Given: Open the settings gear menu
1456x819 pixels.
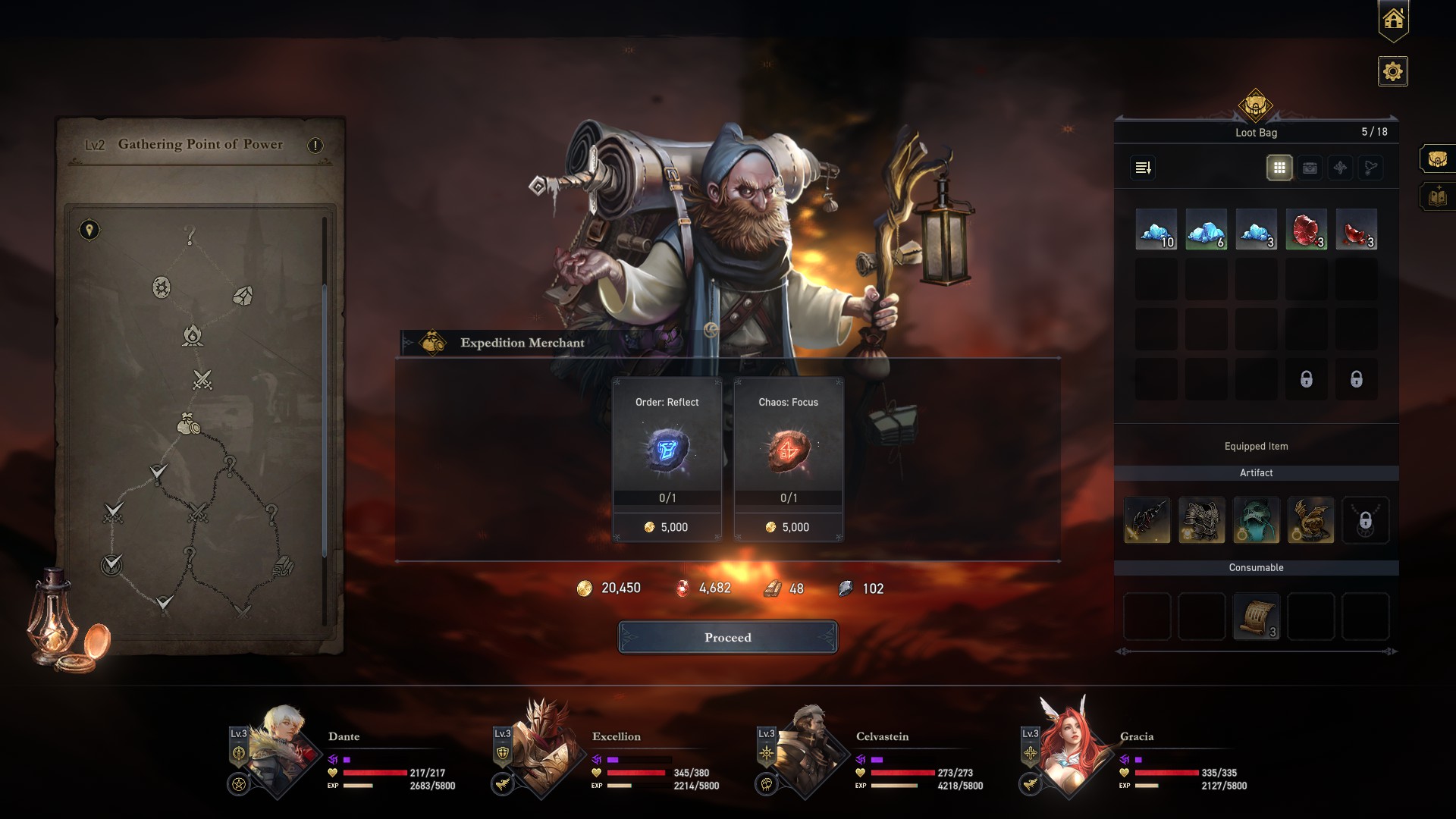Looking at the screenshot, I should (x=1393, y=72).
